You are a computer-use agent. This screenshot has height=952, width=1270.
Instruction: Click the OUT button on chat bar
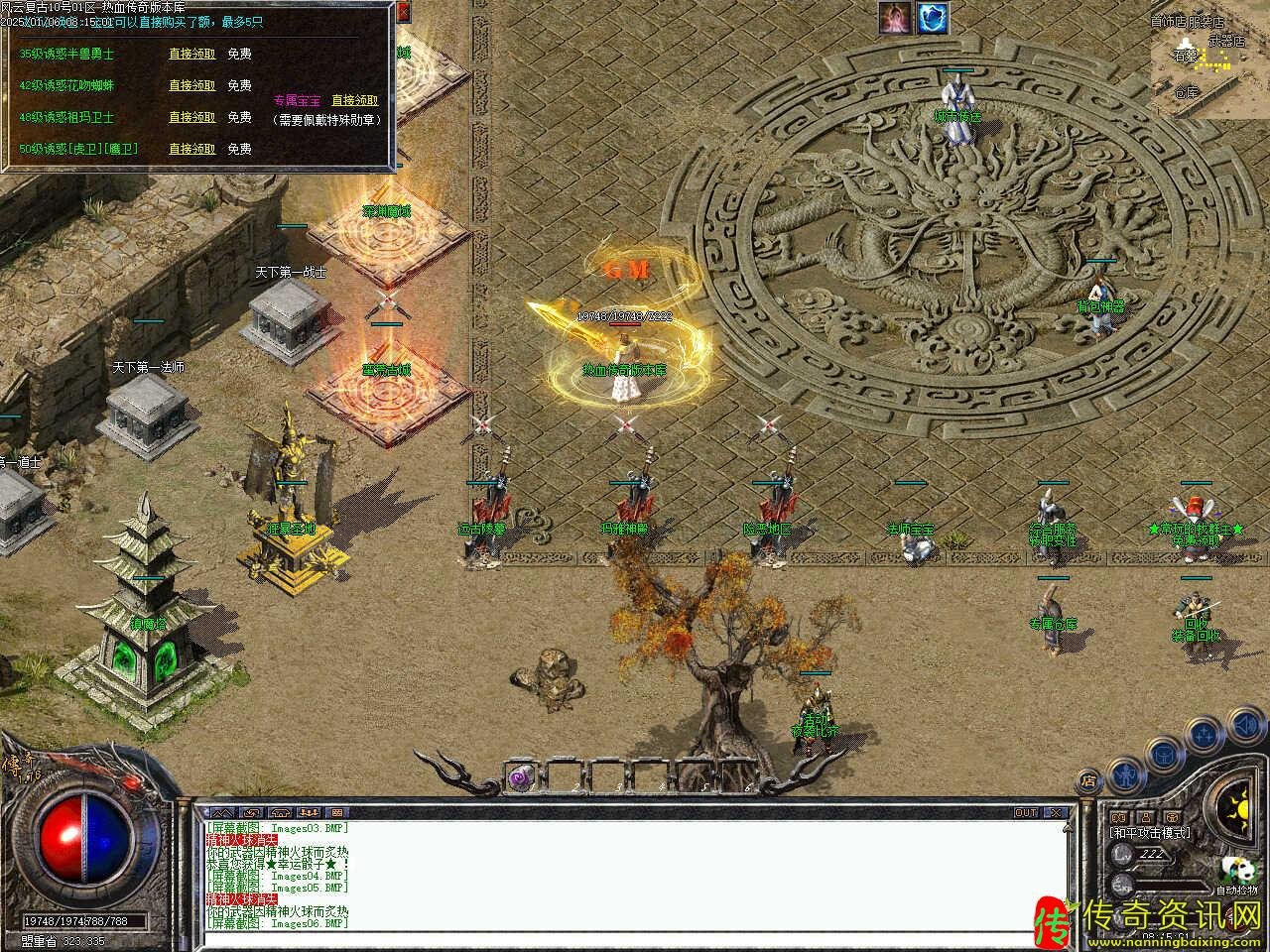pos(1026,812)
